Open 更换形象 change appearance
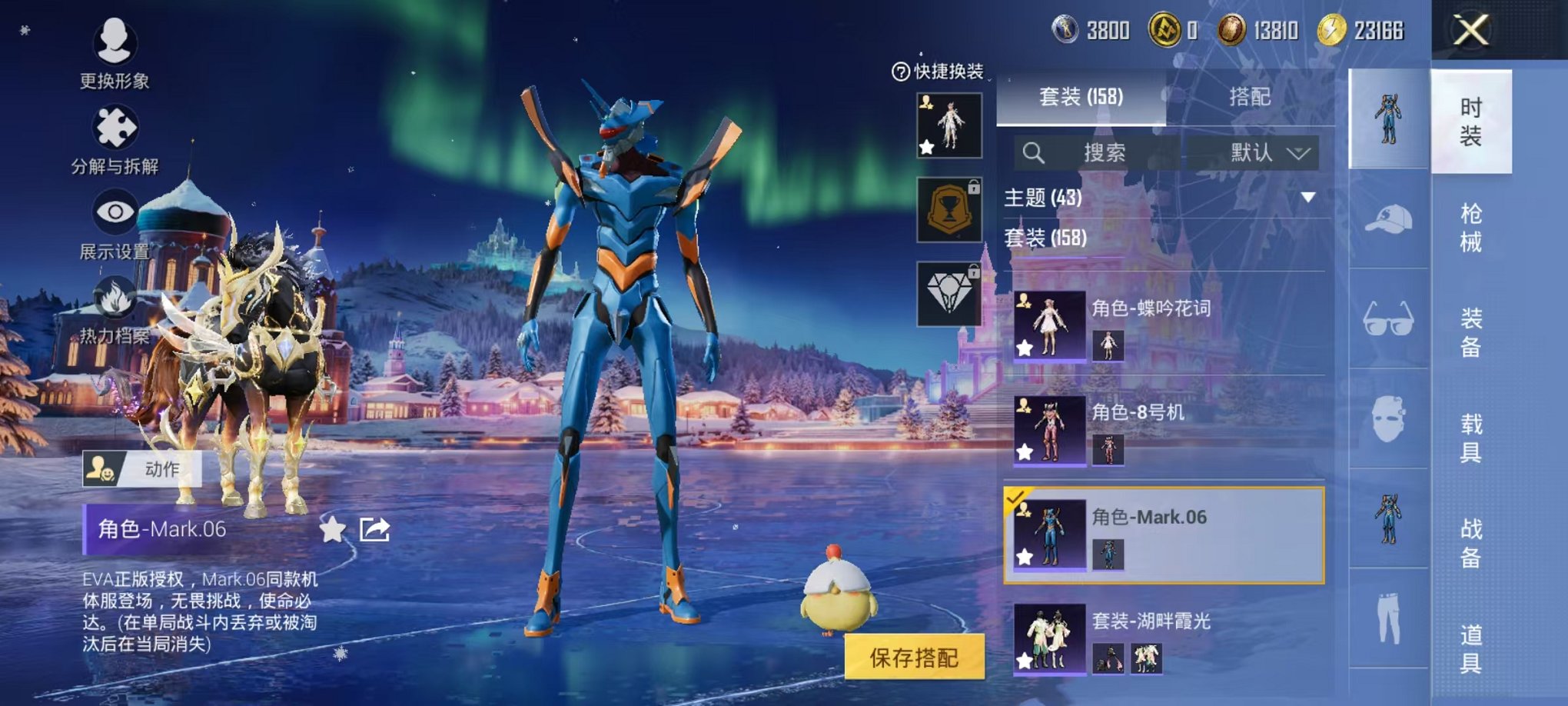This screenshot has width=1568, height=706. (115, 42)
